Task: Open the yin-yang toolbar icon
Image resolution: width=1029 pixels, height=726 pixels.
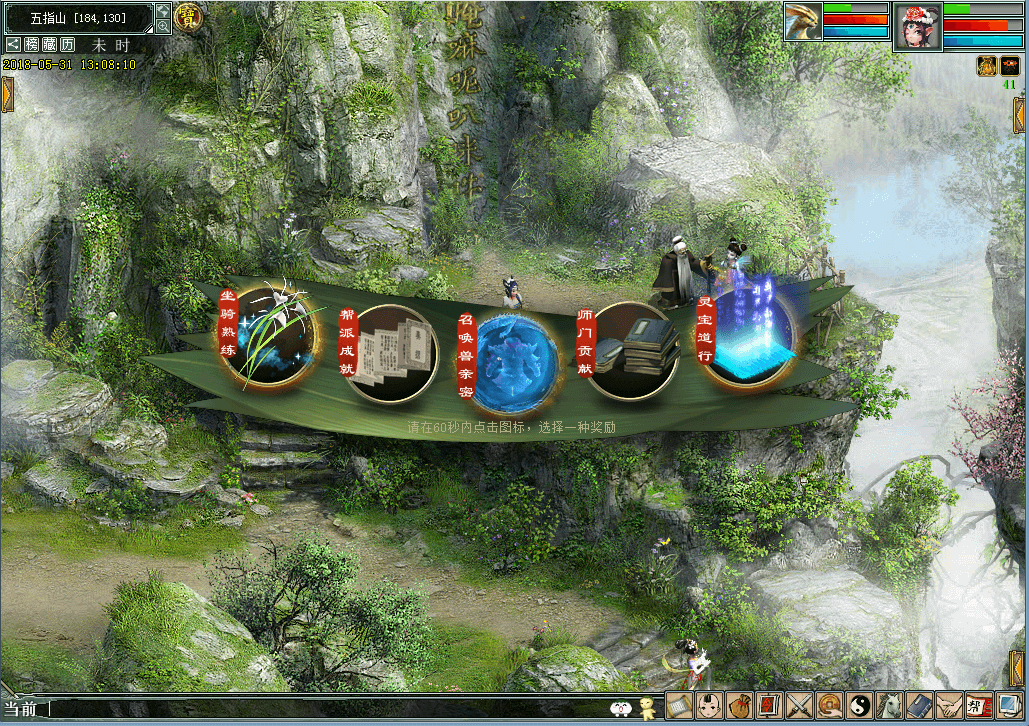Action: click(x=859, y=706)
